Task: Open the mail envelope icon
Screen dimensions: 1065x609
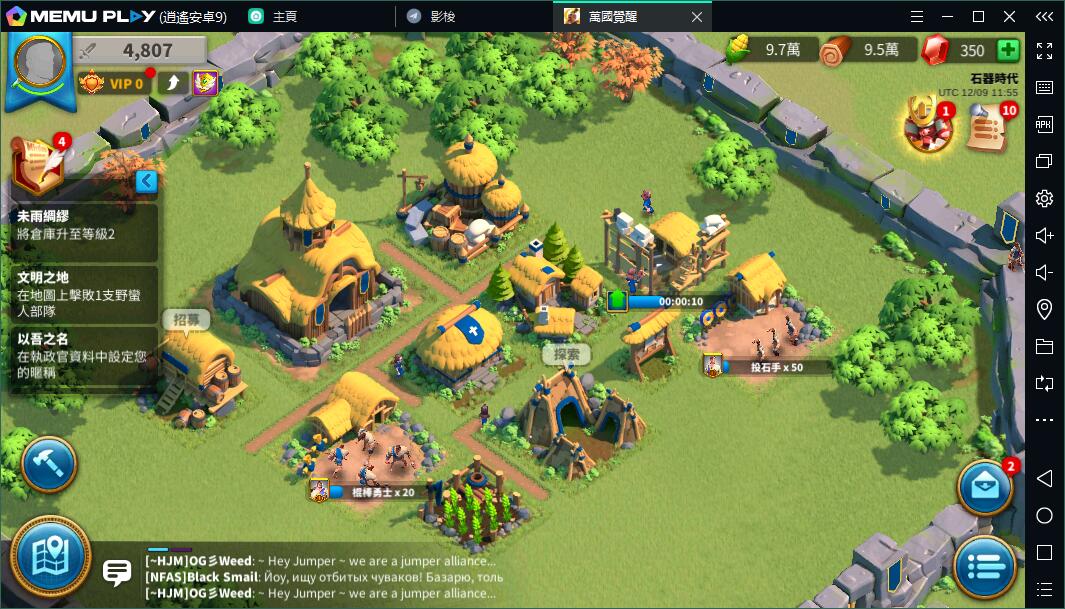Action: tap(984, 486)
